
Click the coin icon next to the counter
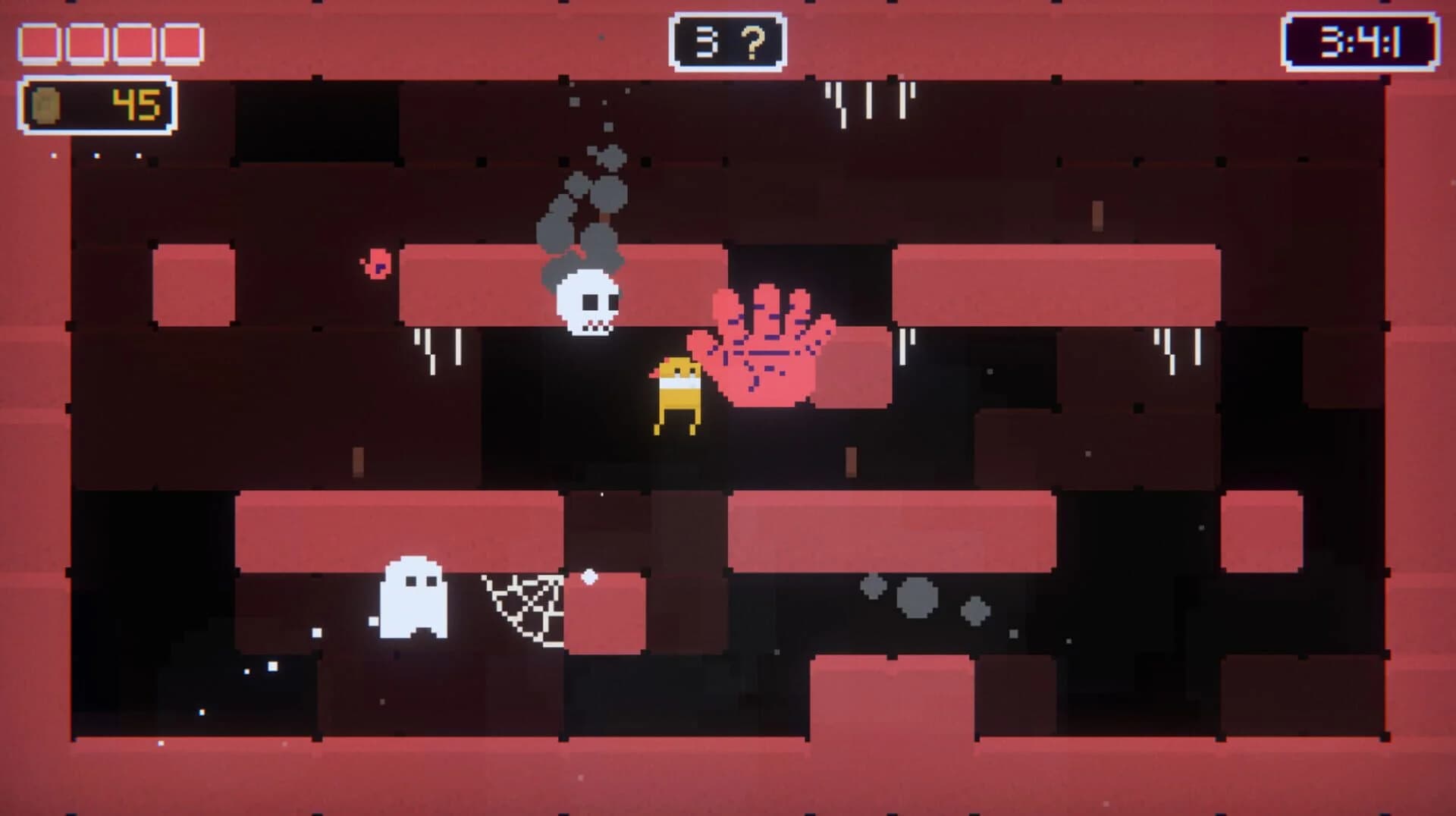47,105
